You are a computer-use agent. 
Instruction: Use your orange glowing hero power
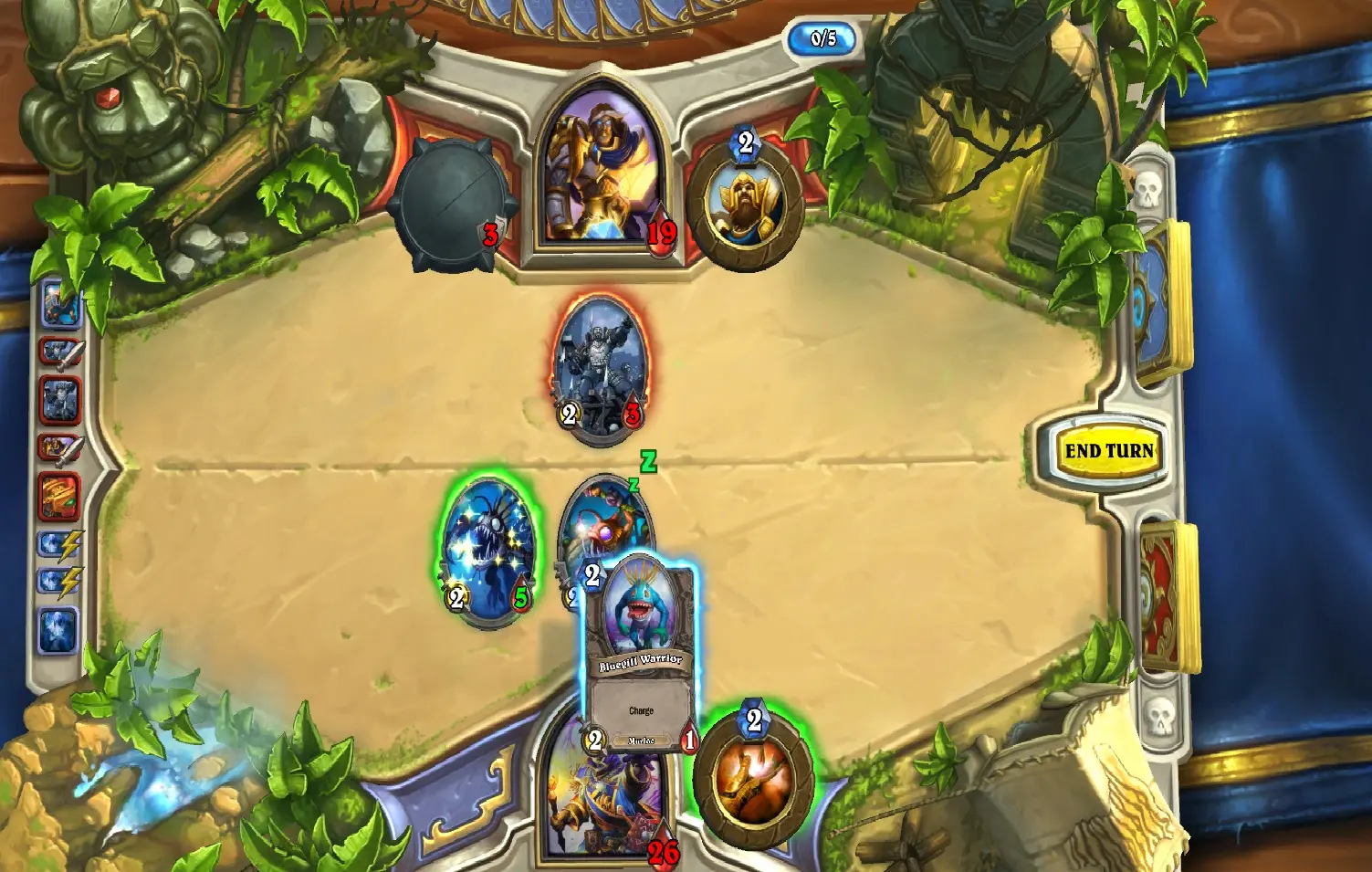click(753, 778)
